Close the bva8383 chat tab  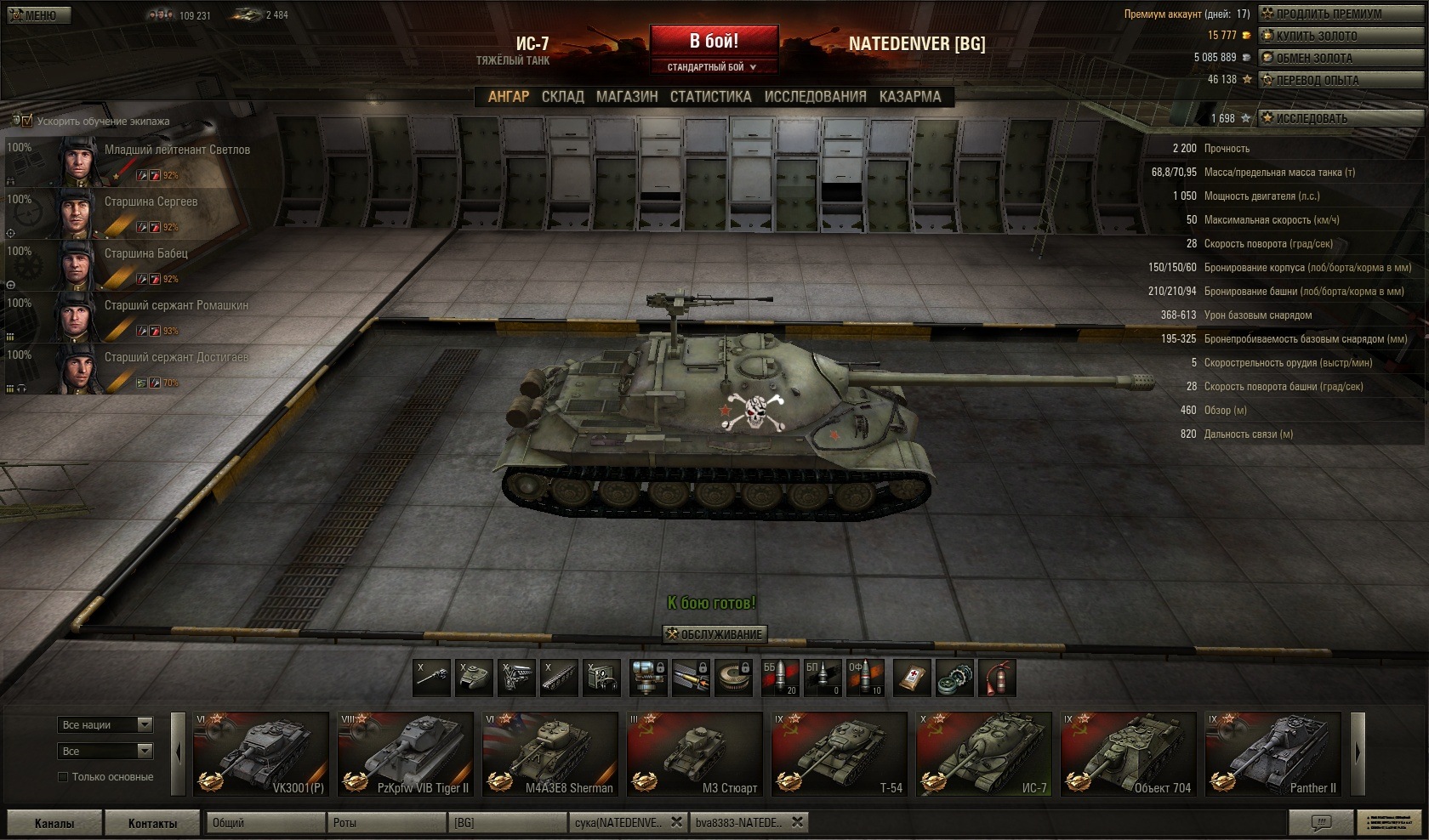[x=797, y=822]
